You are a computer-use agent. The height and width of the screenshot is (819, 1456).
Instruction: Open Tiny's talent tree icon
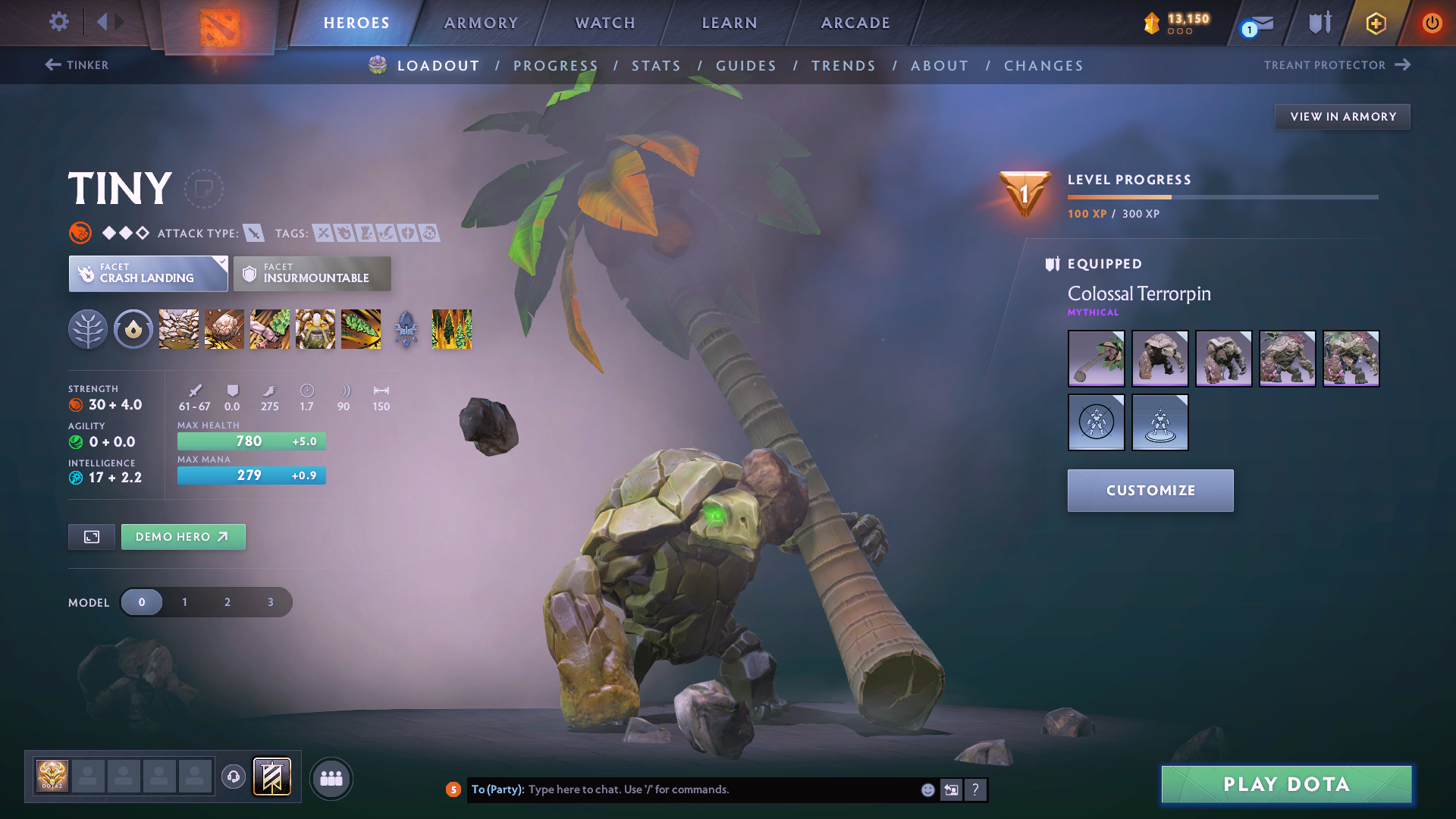[x=88, y=329]
